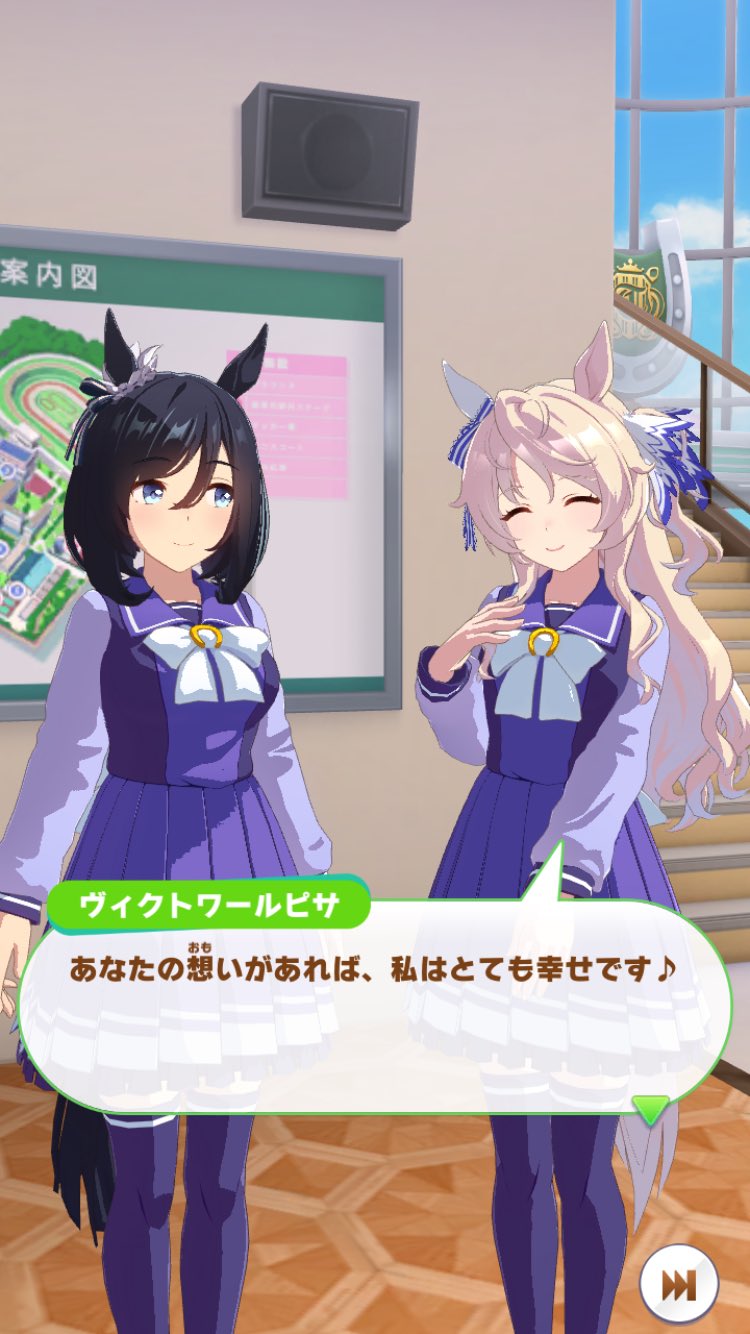Skip the dialogue with the fast-forward button
The image size is (750, 1334).
point(679,1284)
